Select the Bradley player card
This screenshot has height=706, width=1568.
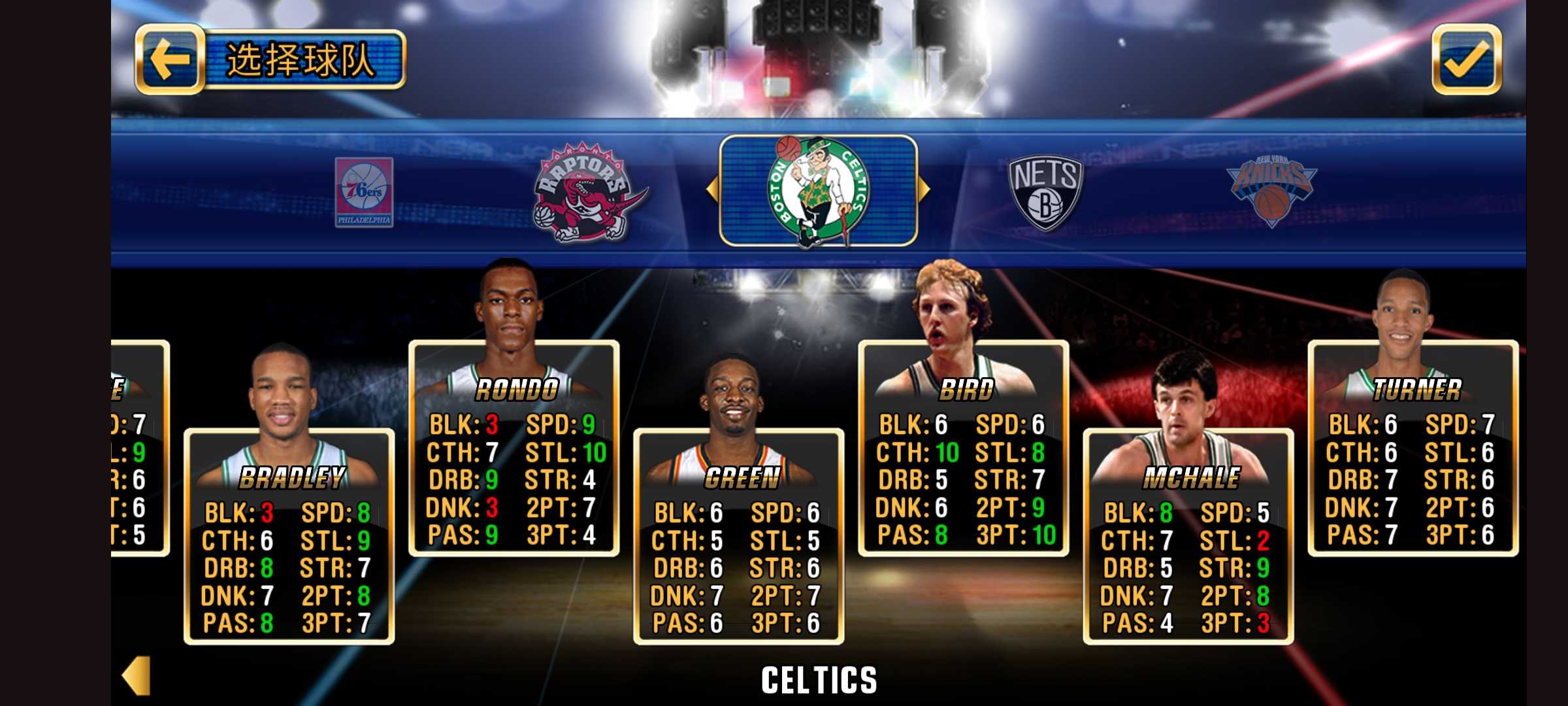click(x=289, y=536)
